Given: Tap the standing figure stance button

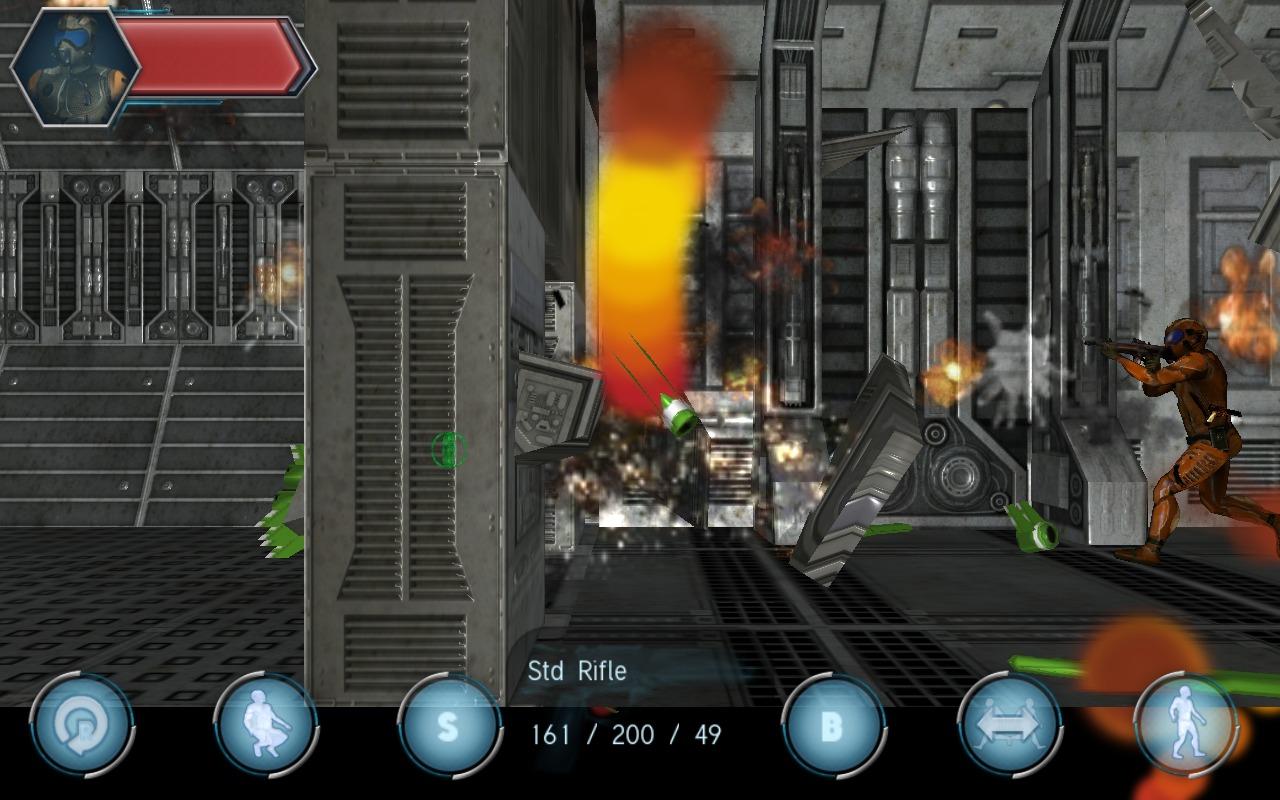Looking at the screenshot, I should point(1187,726).
